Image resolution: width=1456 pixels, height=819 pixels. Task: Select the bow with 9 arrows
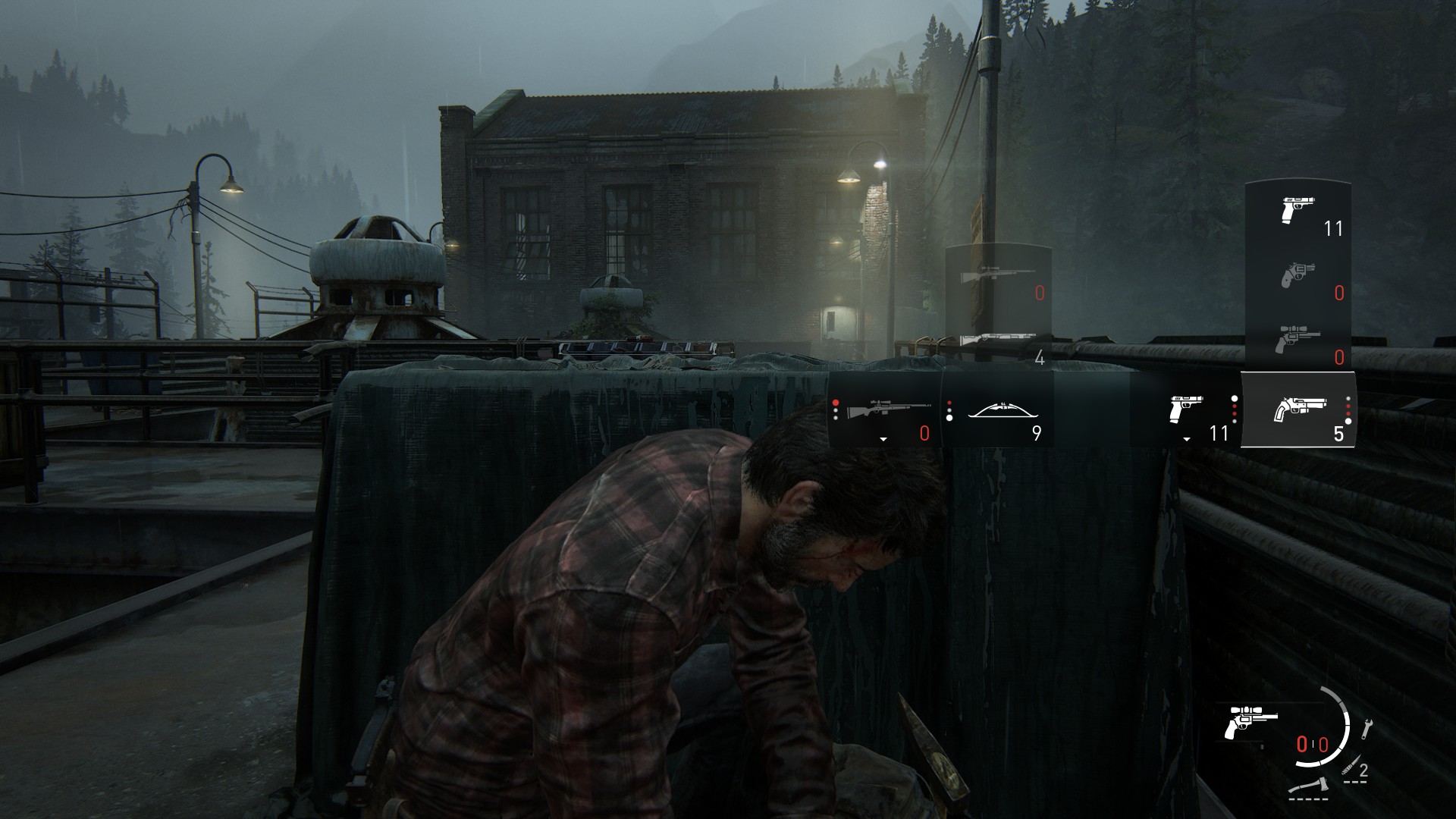pyautogui.click(x=999, y=413)
